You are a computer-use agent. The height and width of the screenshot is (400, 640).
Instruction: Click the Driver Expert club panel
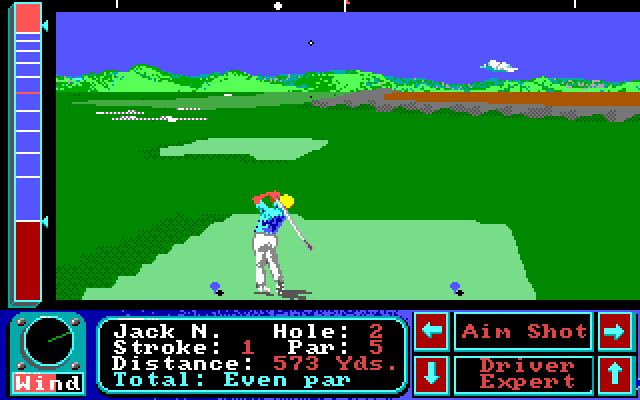pos(524,374)
